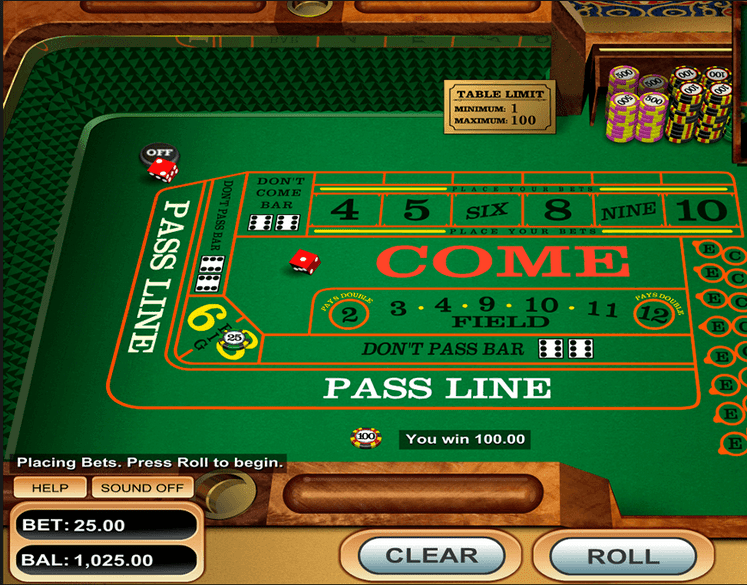
Task: Toggle the SOUND OFF button
Action: point(142,488)
